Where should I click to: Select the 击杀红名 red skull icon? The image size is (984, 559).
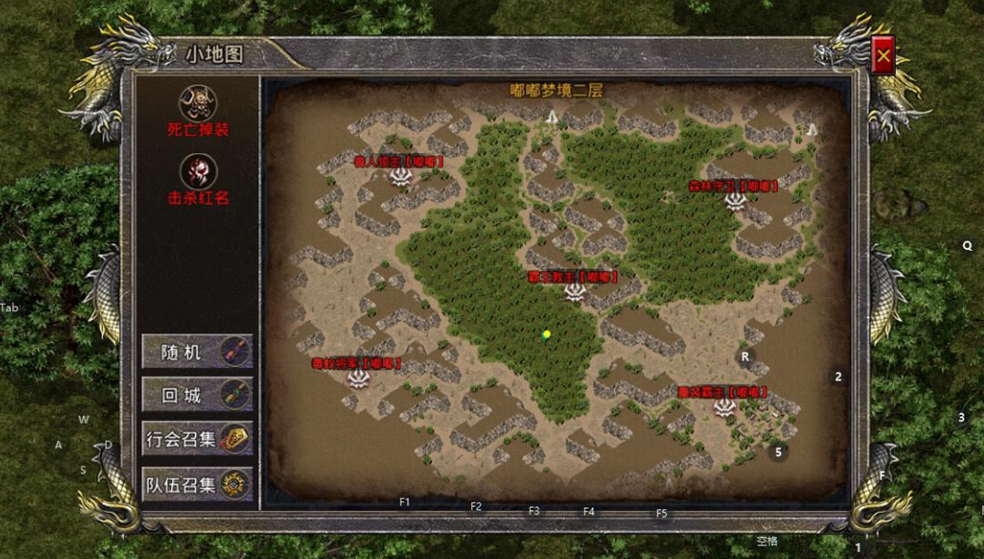click(x=197, y=170)
